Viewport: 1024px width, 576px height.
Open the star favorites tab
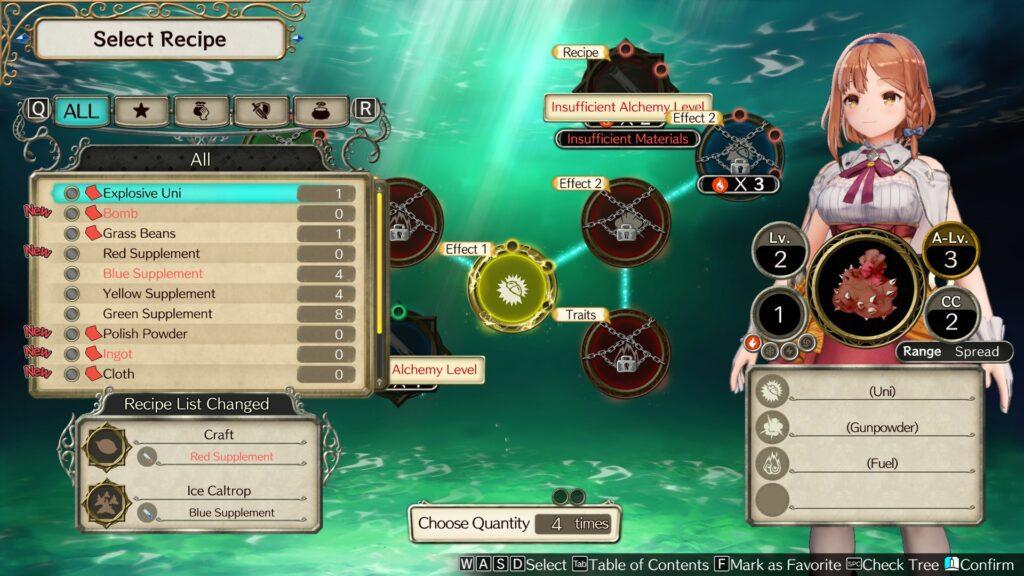coord(141,110)
